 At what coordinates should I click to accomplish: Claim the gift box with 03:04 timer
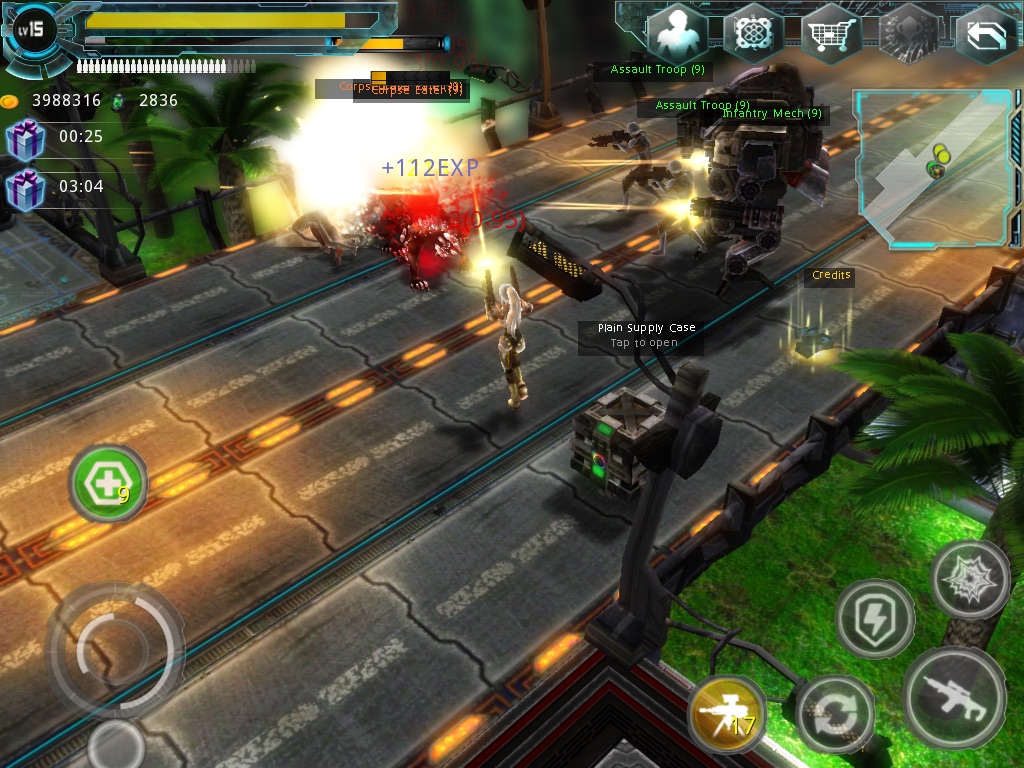point(25,188)
